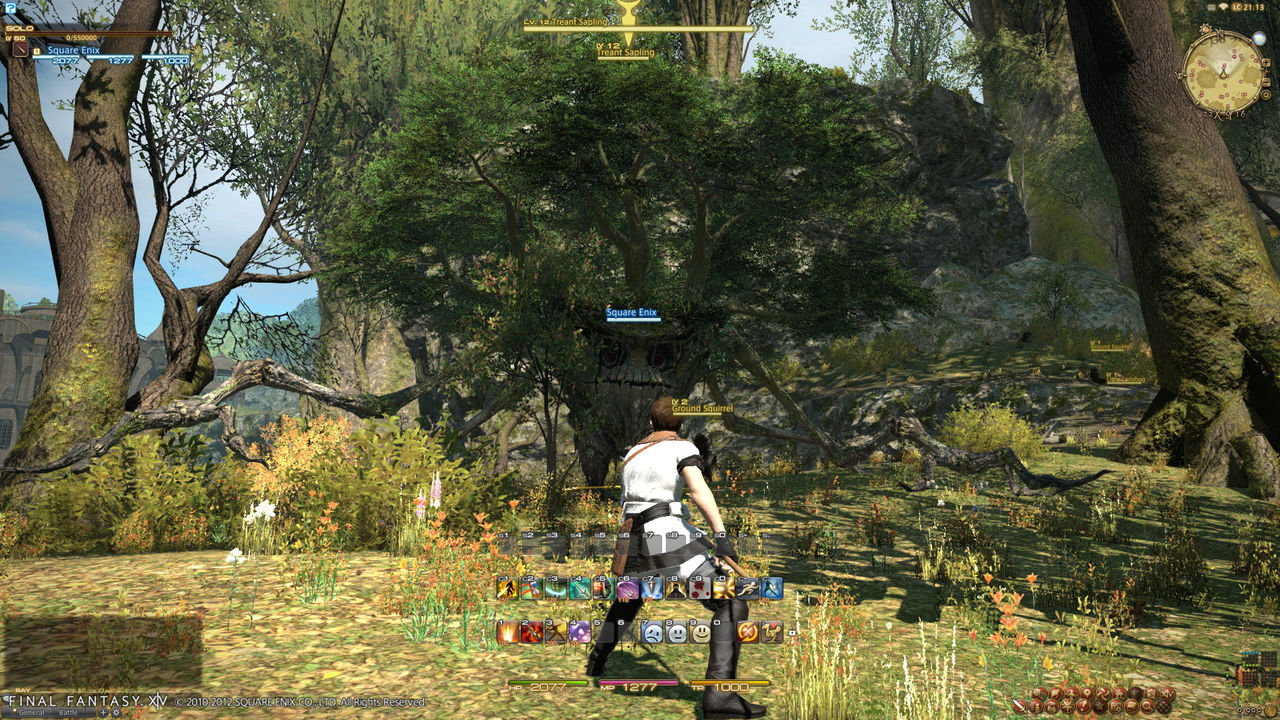Open the magnifying glass search menu icon
The image size is (1280, 720).
(1147, 707)
